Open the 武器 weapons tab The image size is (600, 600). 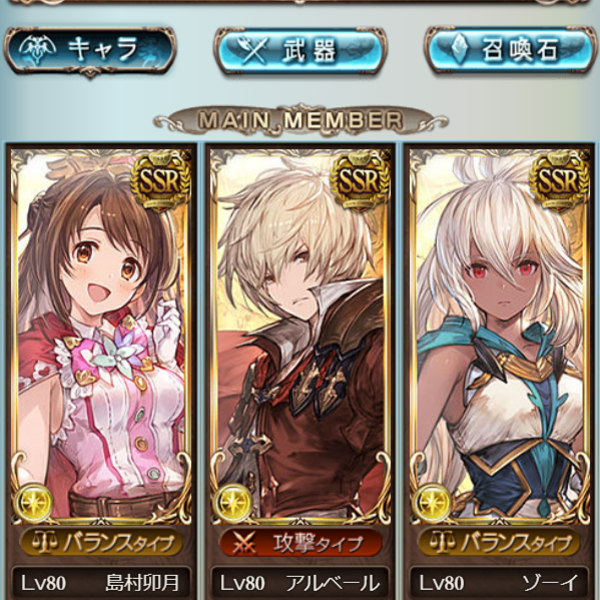(x=299, y=50)
